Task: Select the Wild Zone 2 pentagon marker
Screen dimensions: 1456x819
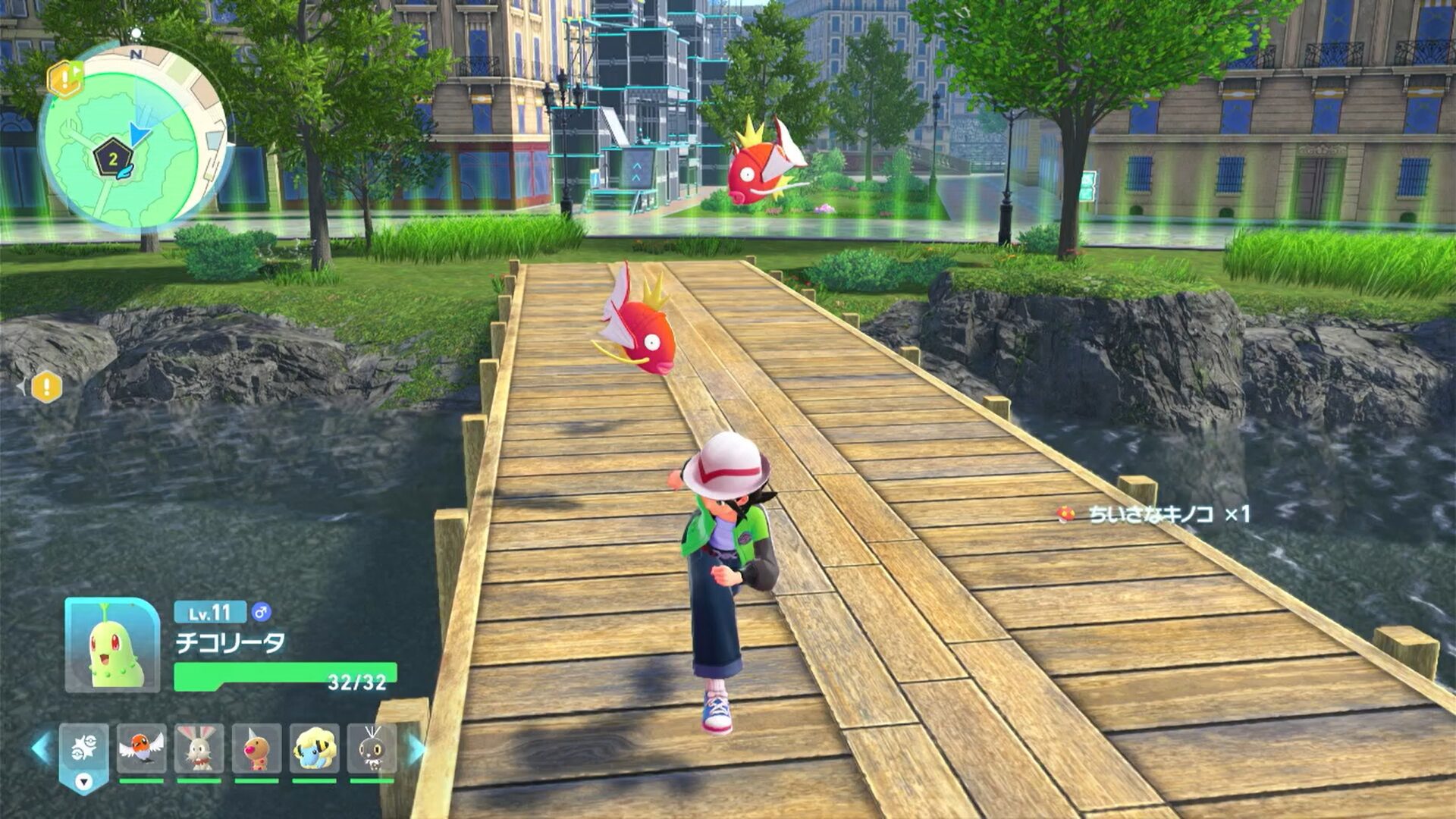Action: click(x=113, y=158)
